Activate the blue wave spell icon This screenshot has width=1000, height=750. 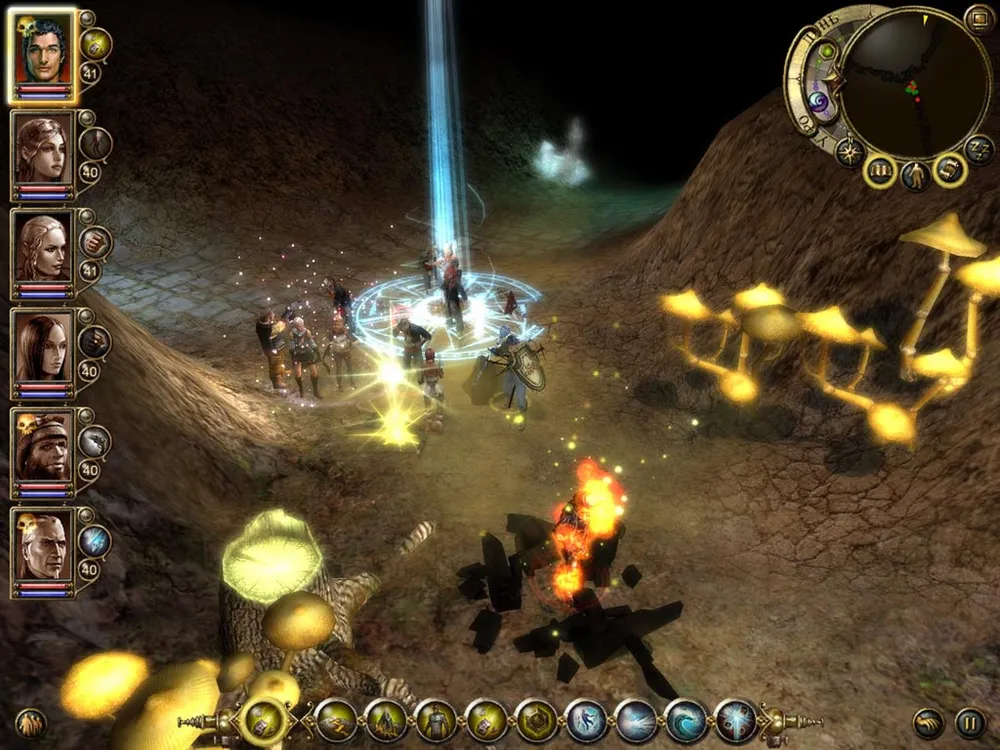(686, 720)
